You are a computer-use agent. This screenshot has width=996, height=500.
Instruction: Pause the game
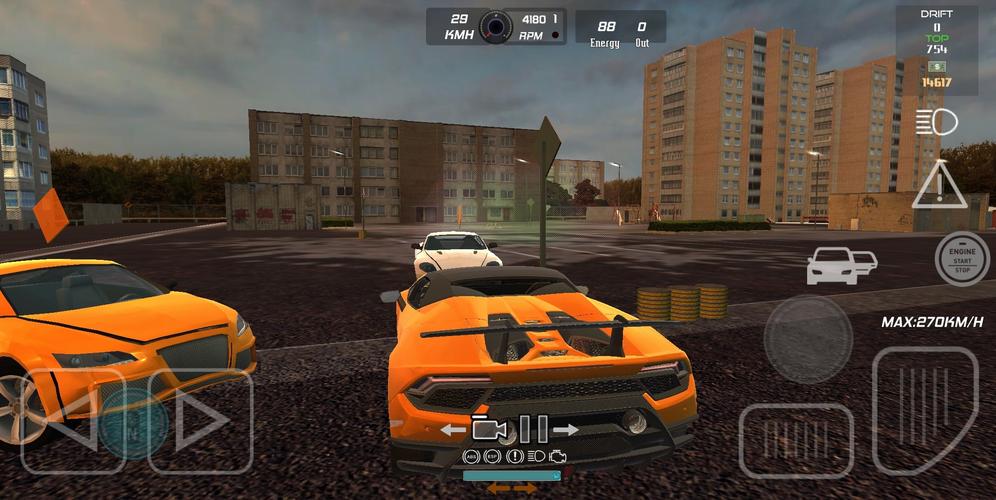coord(533,429)
